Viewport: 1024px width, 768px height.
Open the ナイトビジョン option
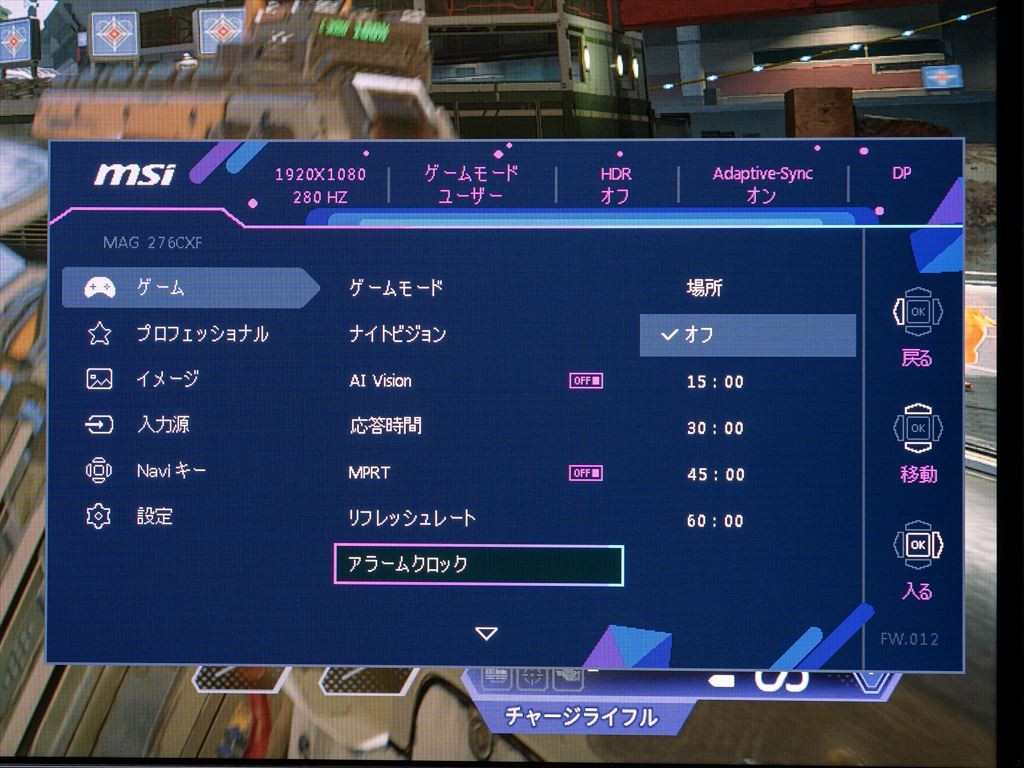[397, 334]
